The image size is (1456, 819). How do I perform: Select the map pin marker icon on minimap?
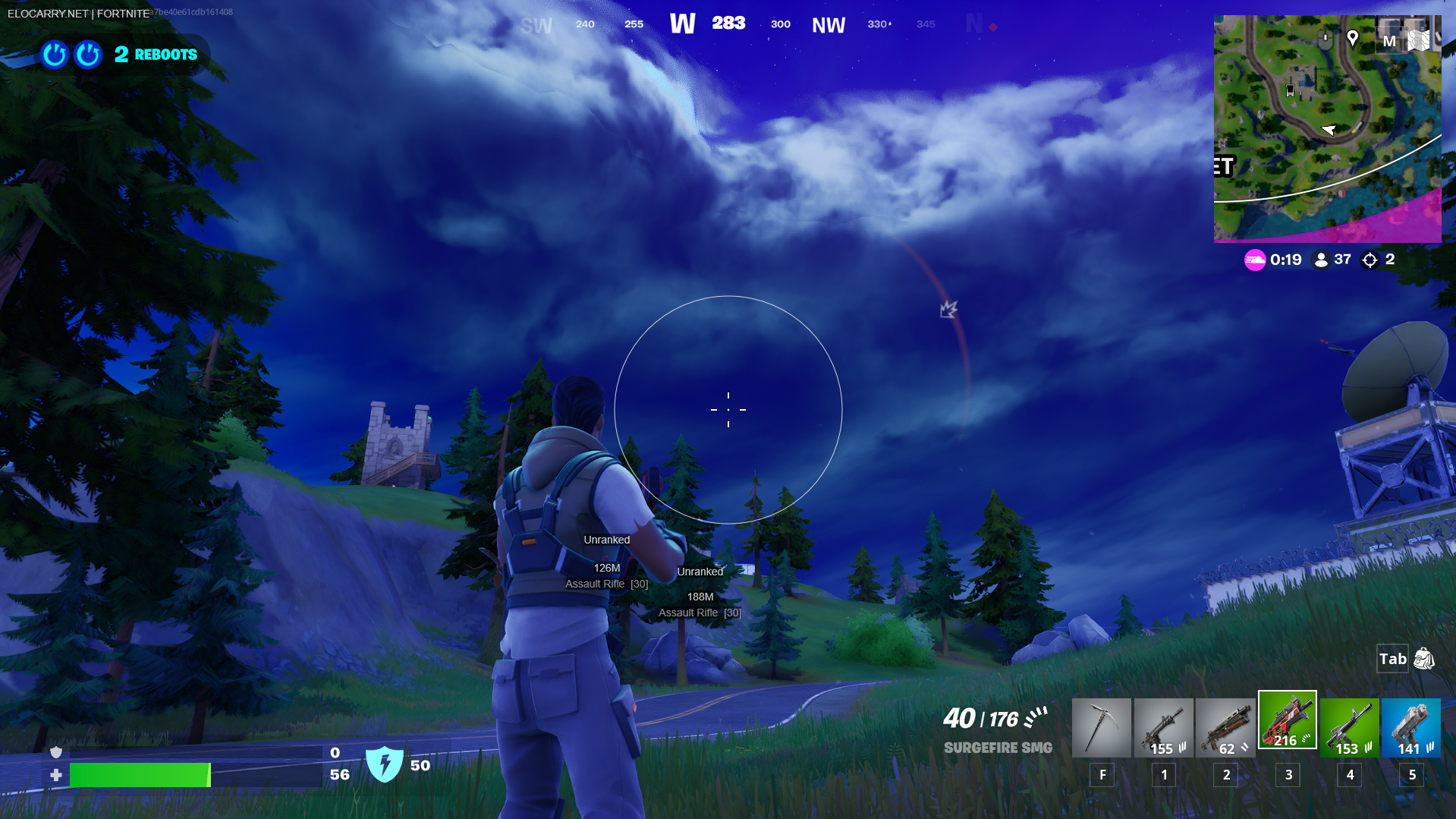tap(1352, 38)
